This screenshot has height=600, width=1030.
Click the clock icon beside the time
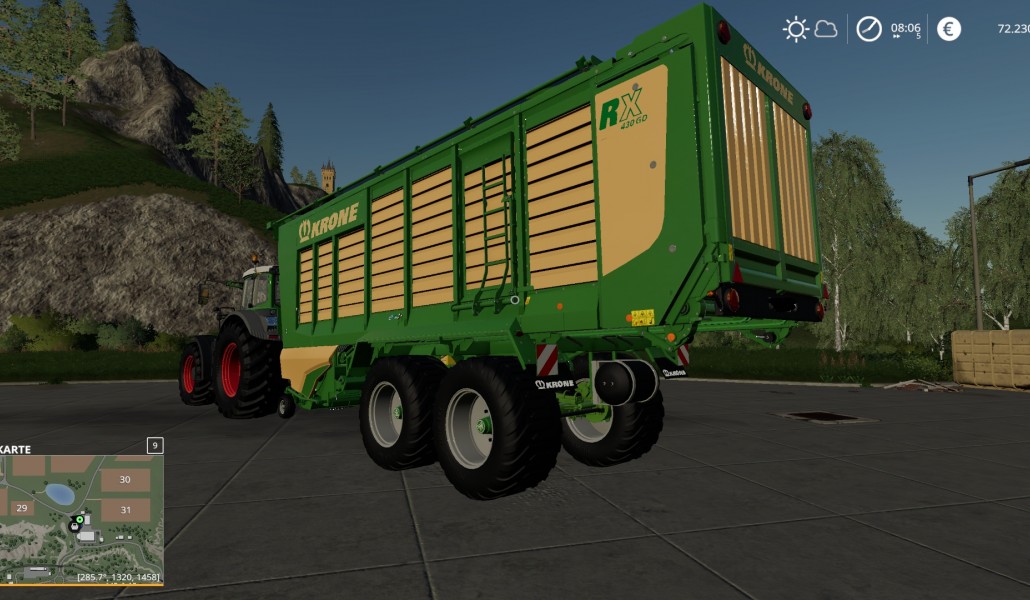pos(869,29)
